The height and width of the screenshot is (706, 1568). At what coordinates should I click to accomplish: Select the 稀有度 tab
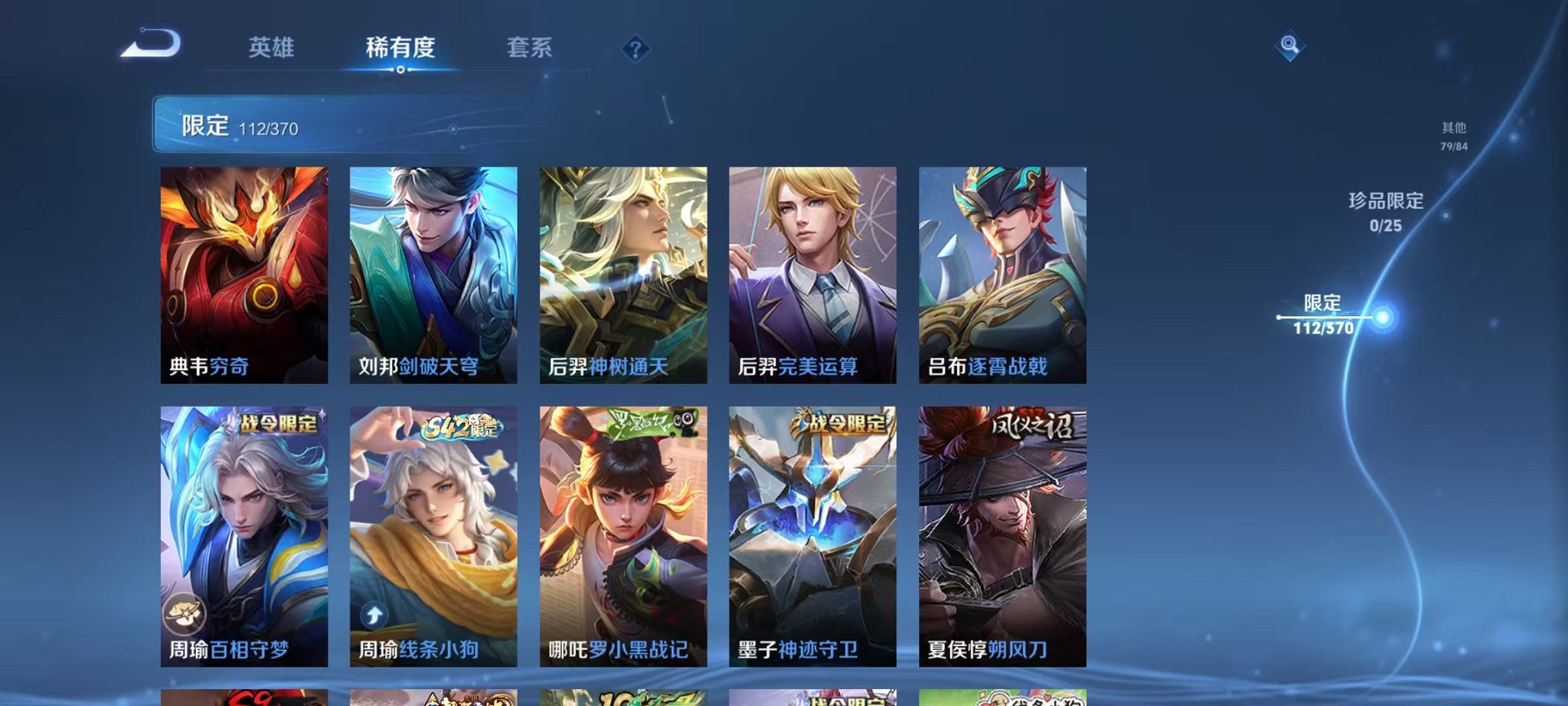point(400,48)
